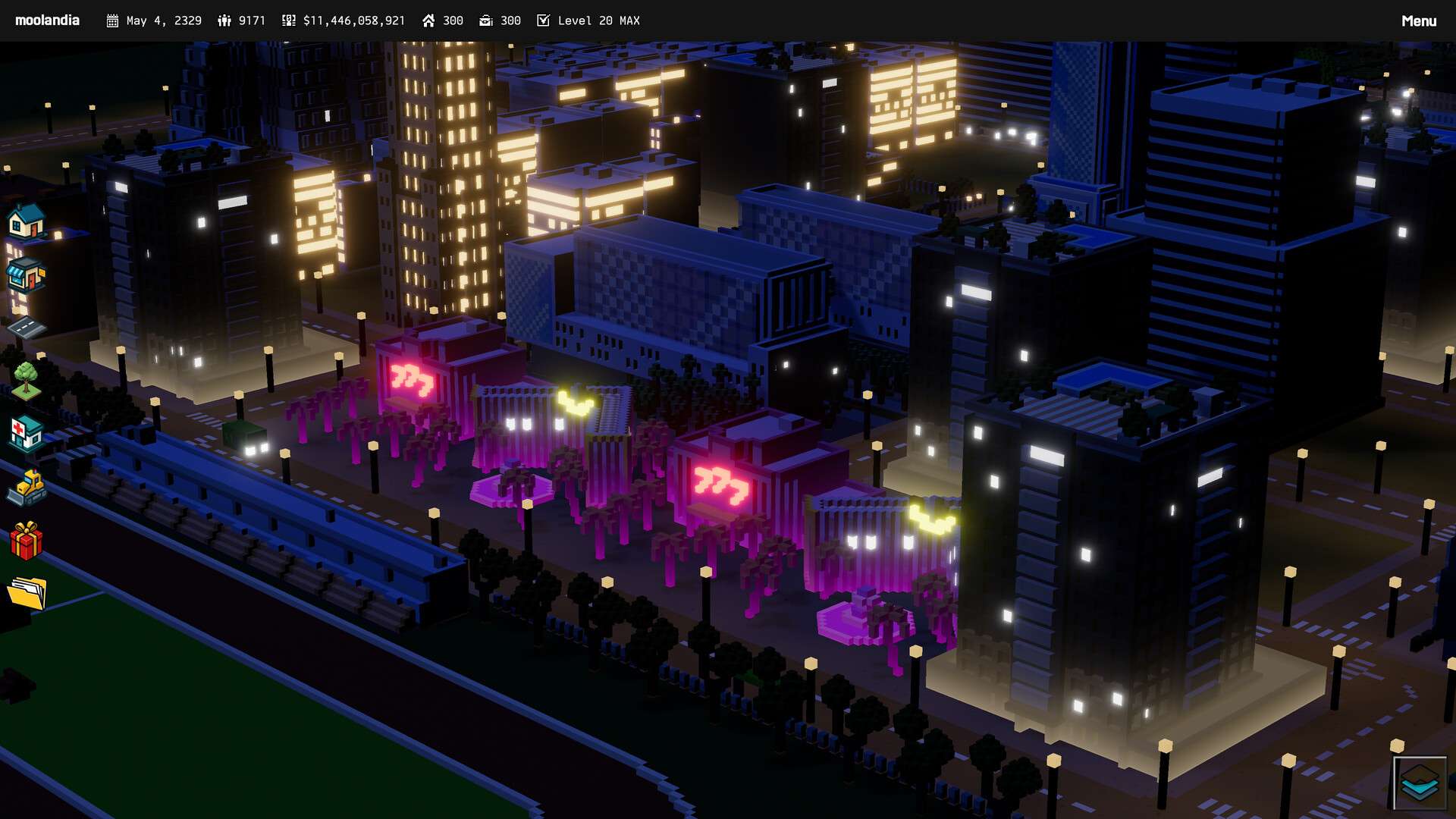Viewport: 1456px width, 819px height.
Task: Pick the road building tool
Action: (x=26, y=328)
